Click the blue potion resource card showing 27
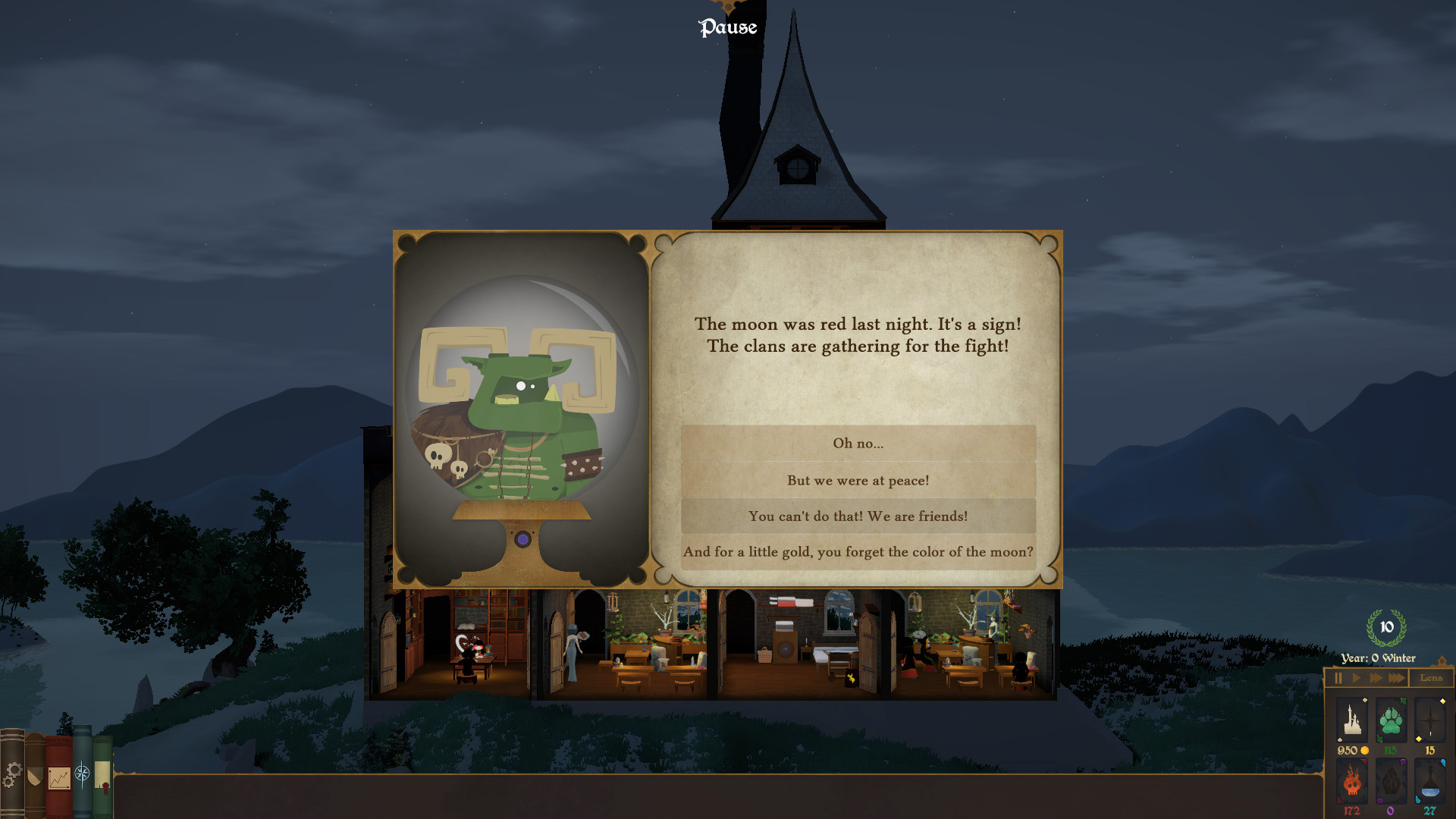 1430,781
